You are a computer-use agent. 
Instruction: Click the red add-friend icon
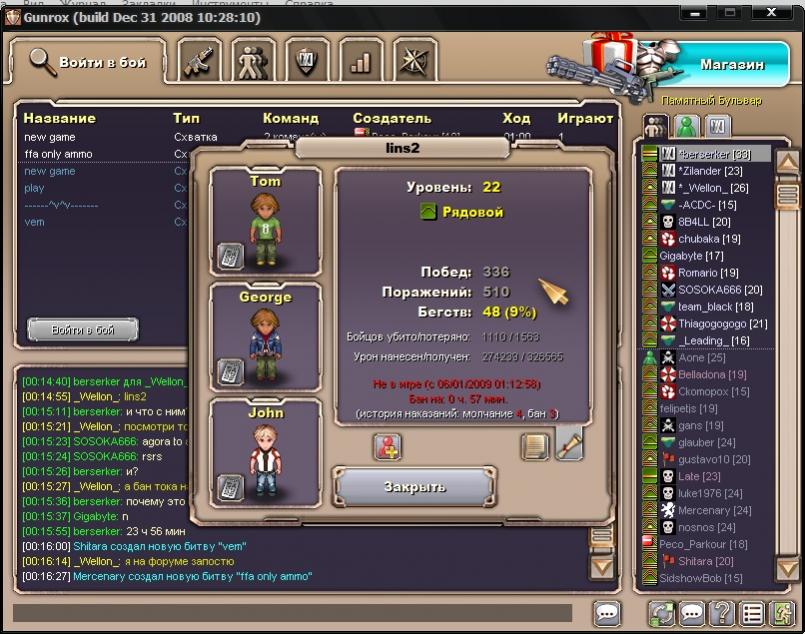[388, 446]
